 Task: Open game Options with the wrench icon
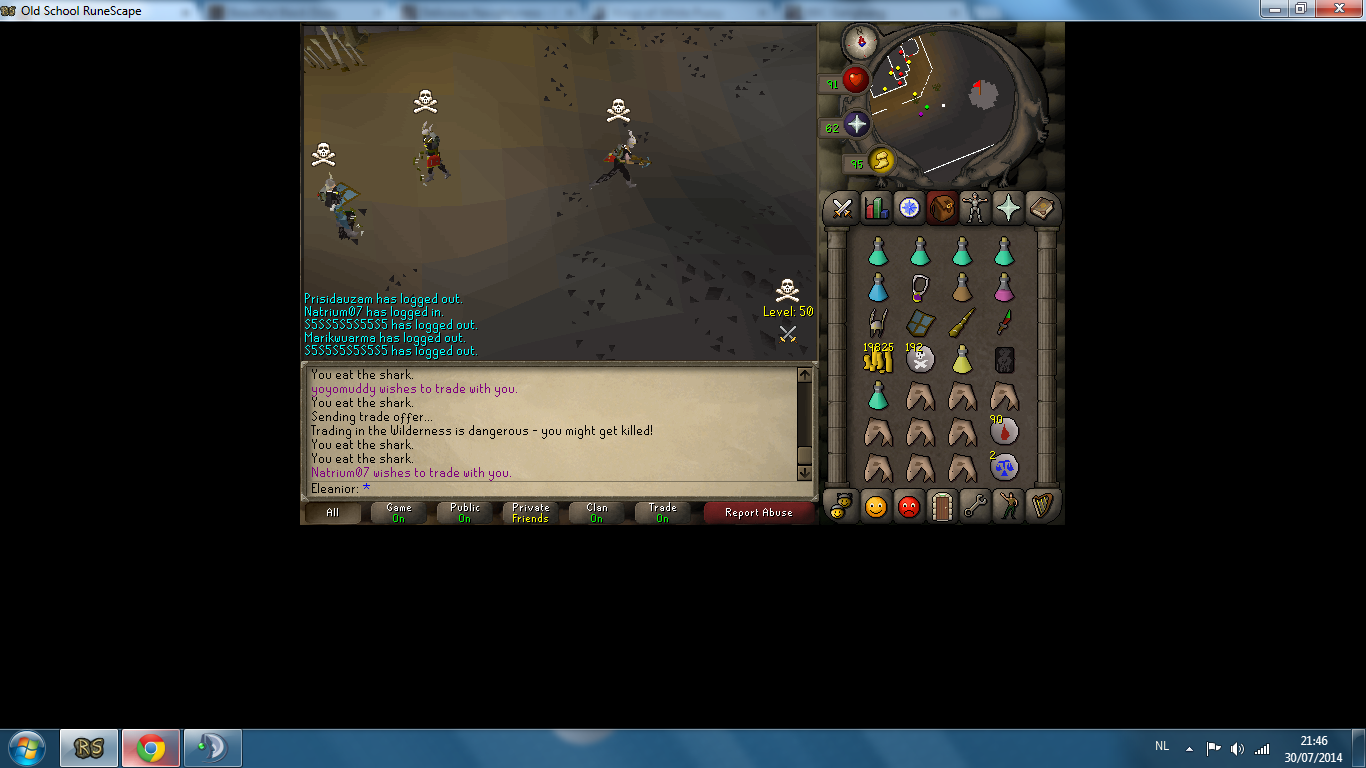click(975, 506)
